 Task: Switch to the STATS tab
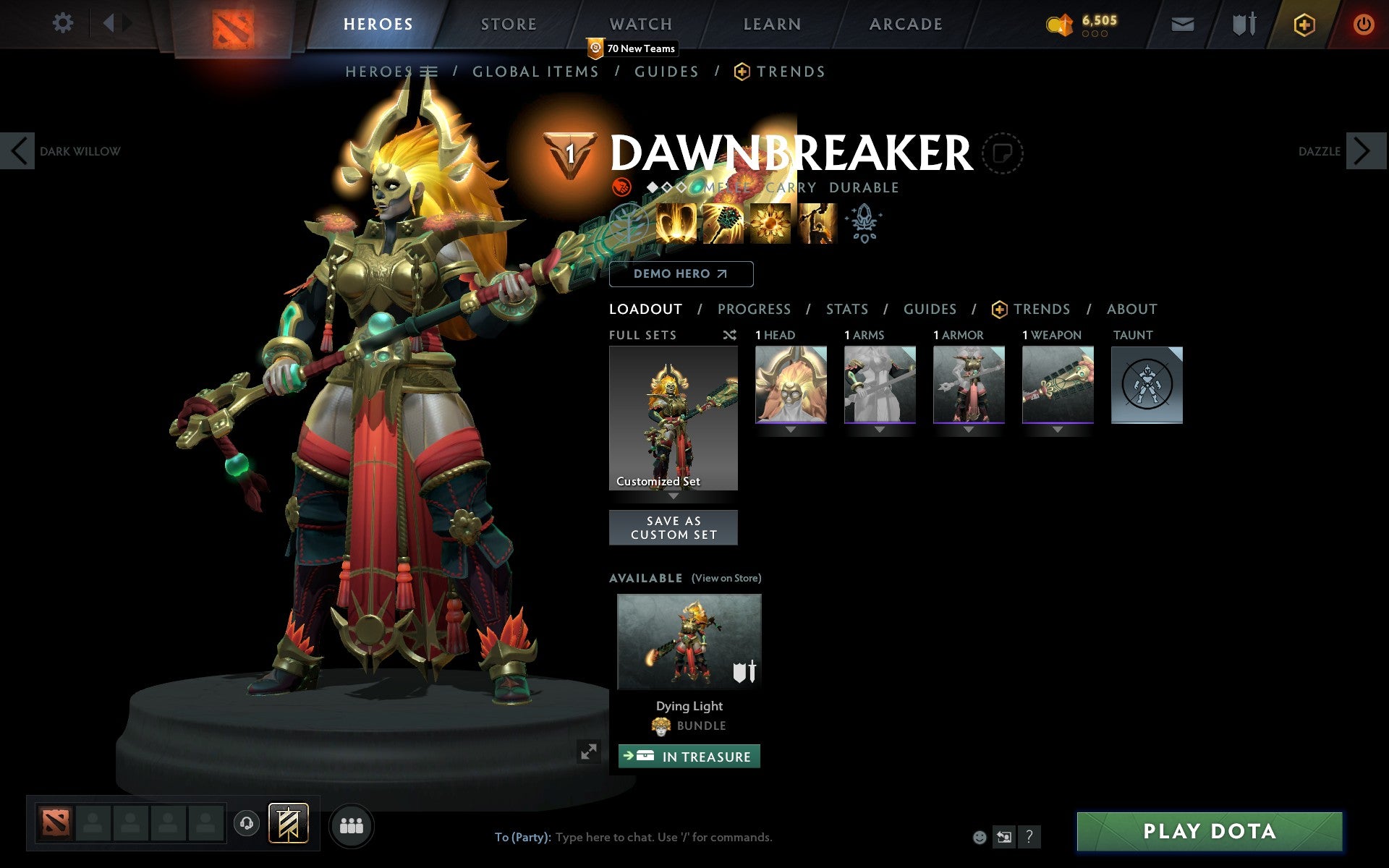(846, 309)
